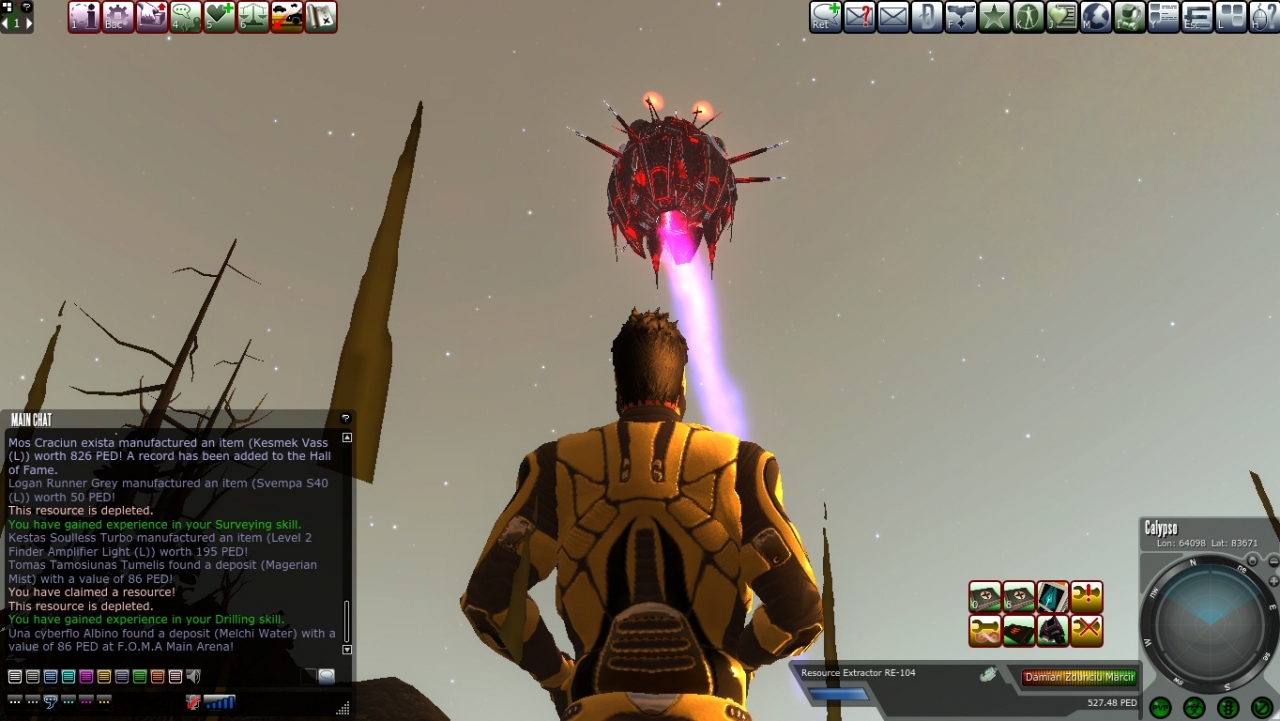This screenshot has width=1280, height=721.
Task: Toggle the green PVP indicator button
Action: (1160, 708)
